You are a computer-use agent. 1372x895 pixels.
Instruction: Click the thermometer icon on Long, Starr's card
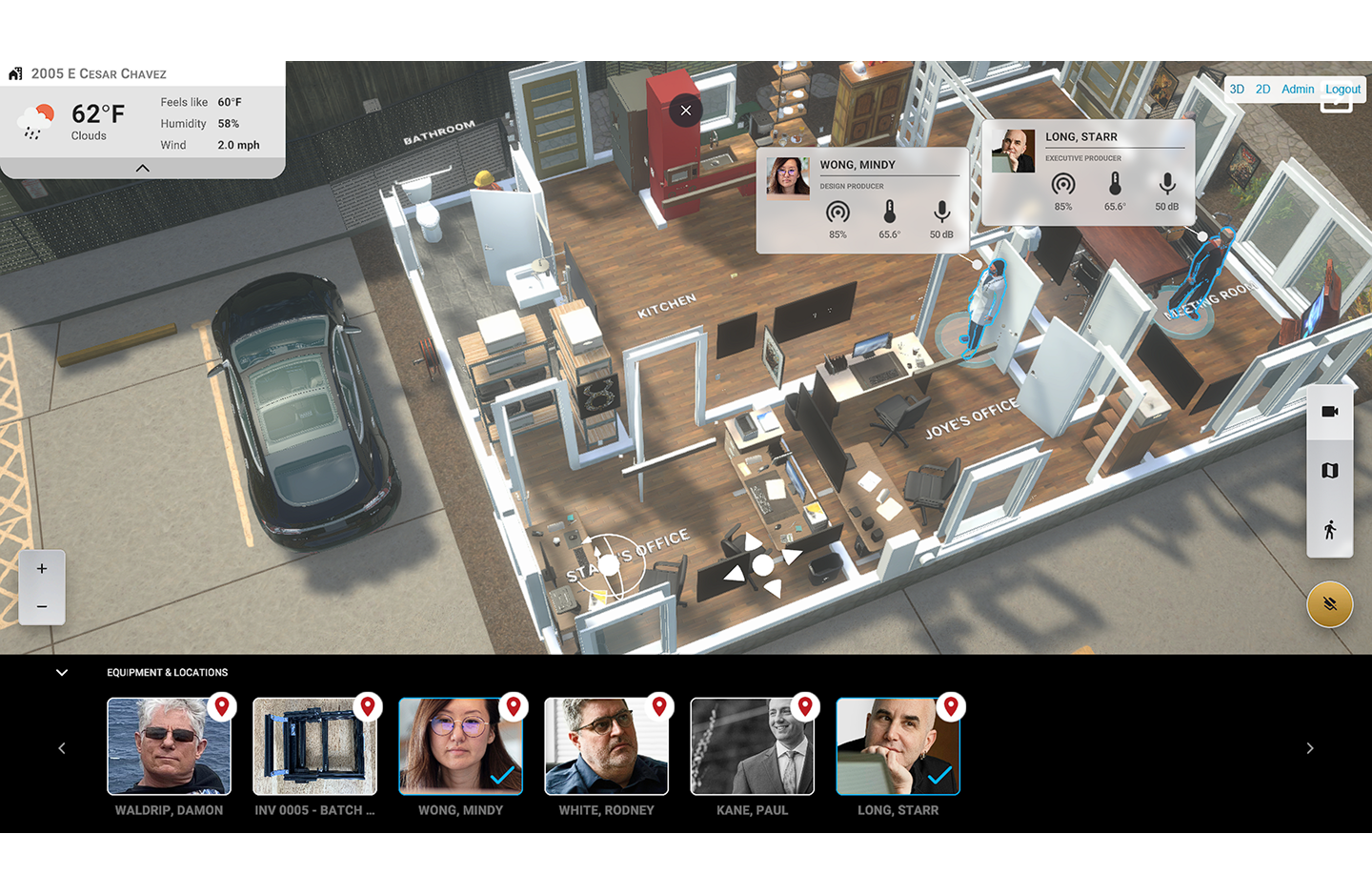(1115, 184)
